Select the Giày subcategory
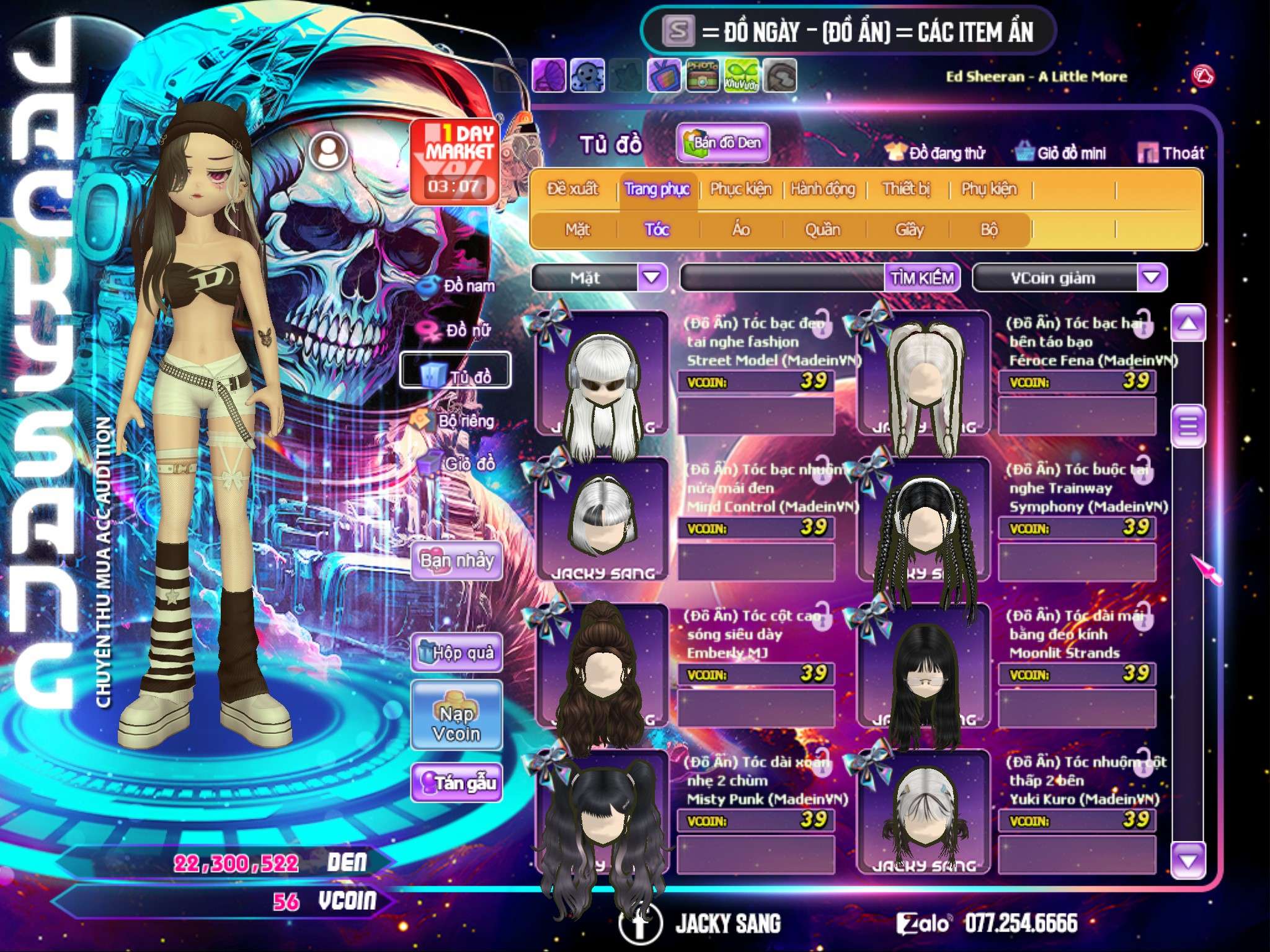 coord(909,230)
